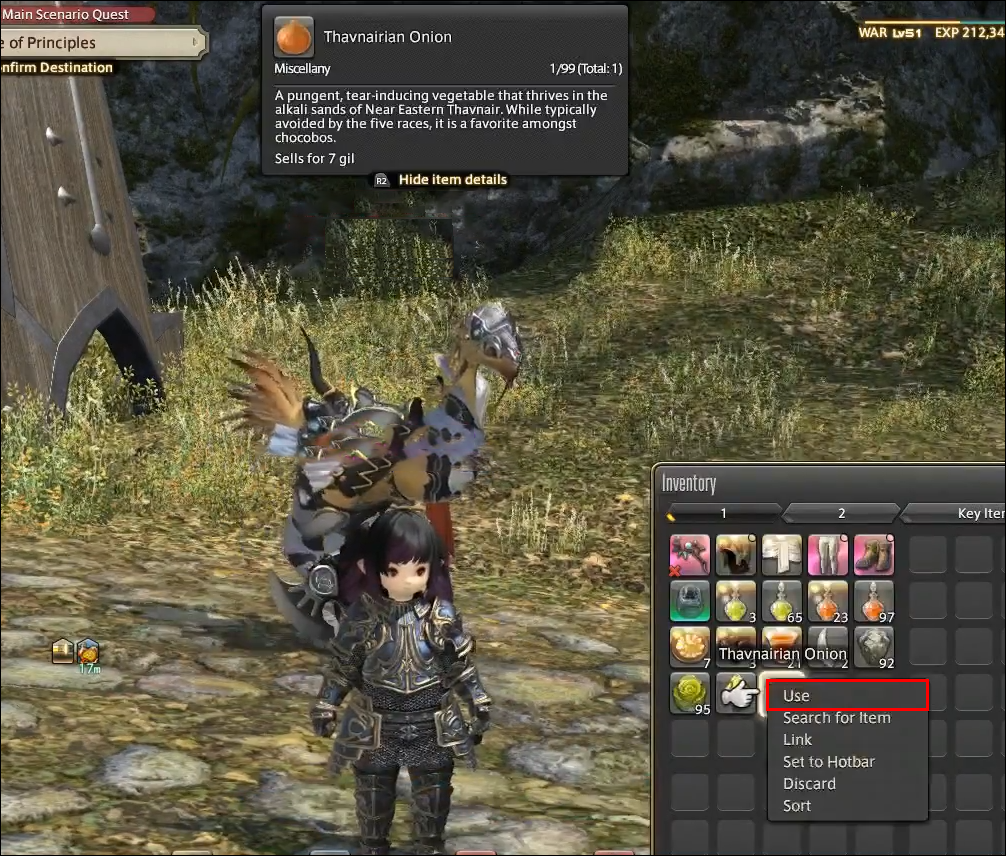The width and height of the screenshot is (1006, 856).
Task: Click the white robe item slot
Action: (782, 555)
